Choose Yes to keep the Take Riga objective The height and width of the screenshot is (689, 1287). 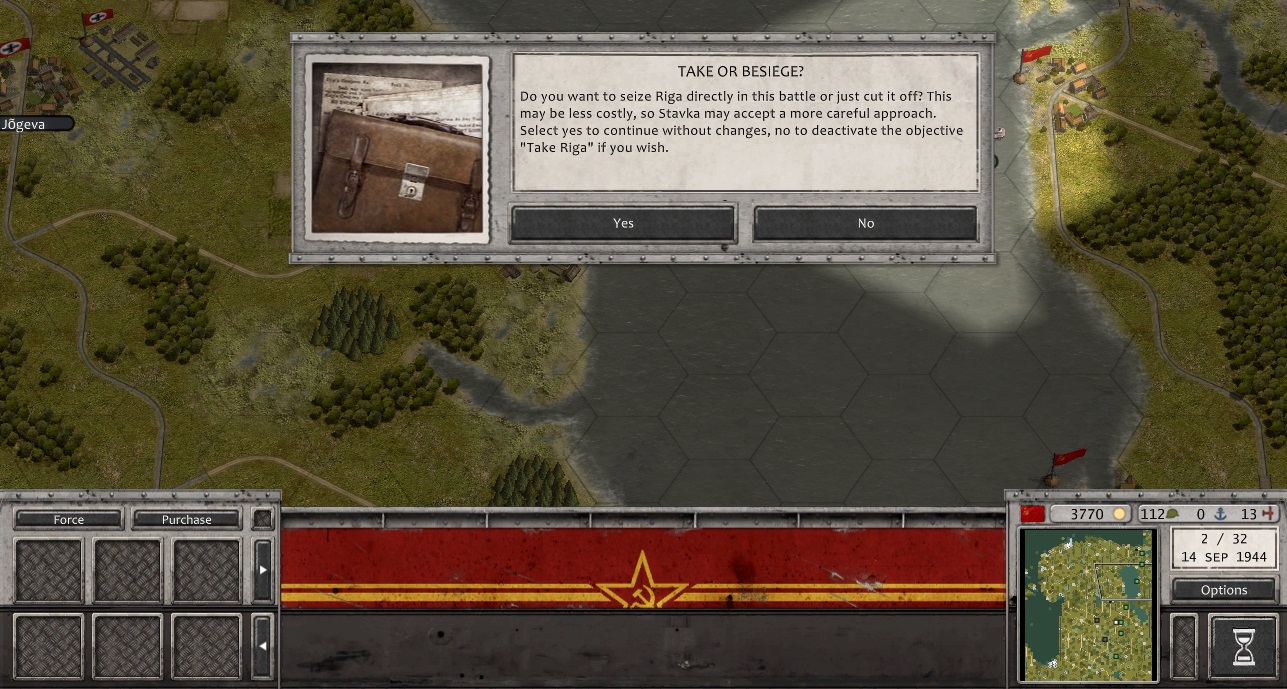tap(623, 223)
